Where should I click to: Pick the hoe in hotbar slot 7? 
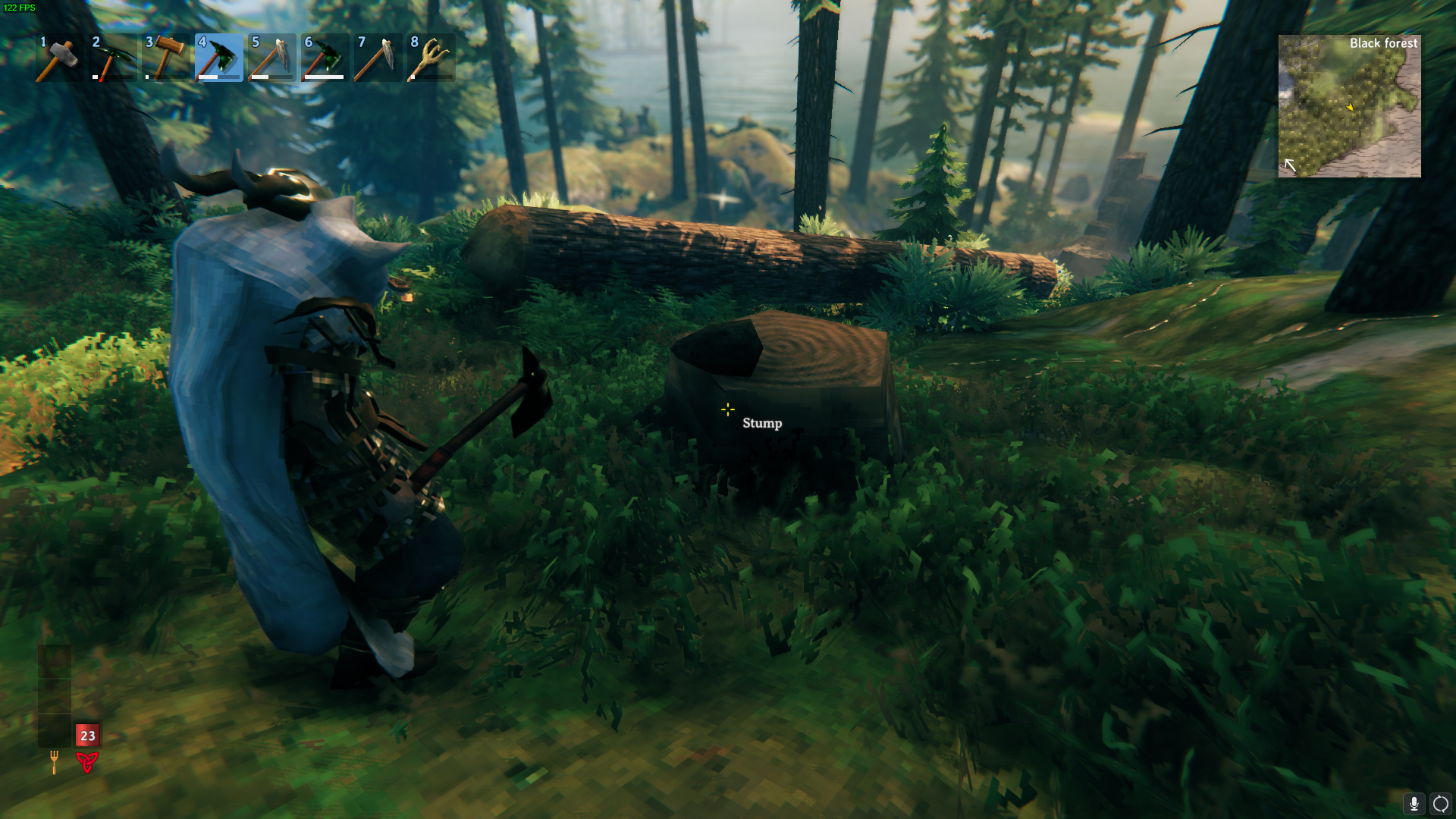click(x=378, y=58)
